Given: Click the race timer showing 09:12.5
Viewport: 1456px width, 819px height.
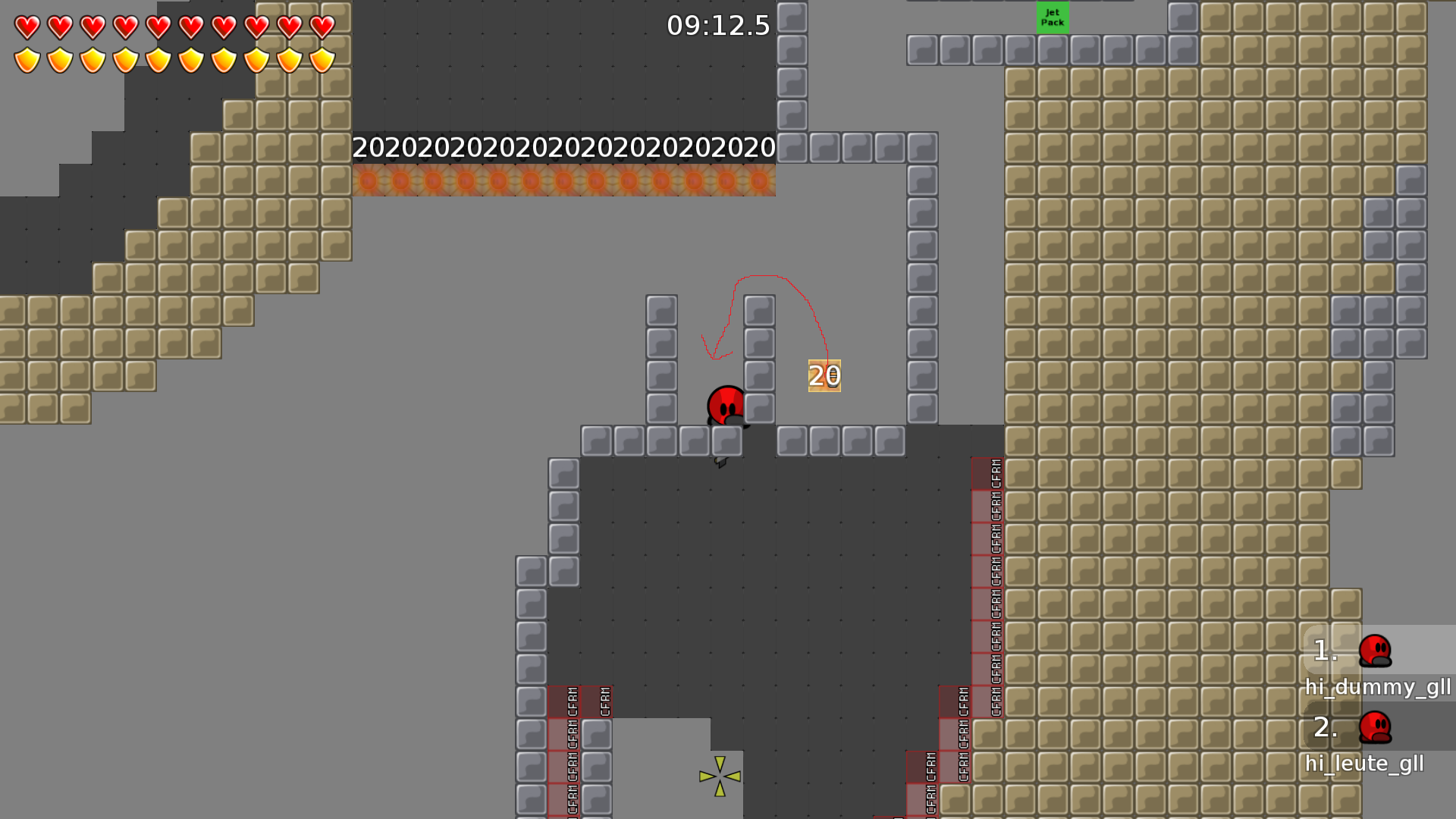Looking at the screenshot, I should point(716,26).
